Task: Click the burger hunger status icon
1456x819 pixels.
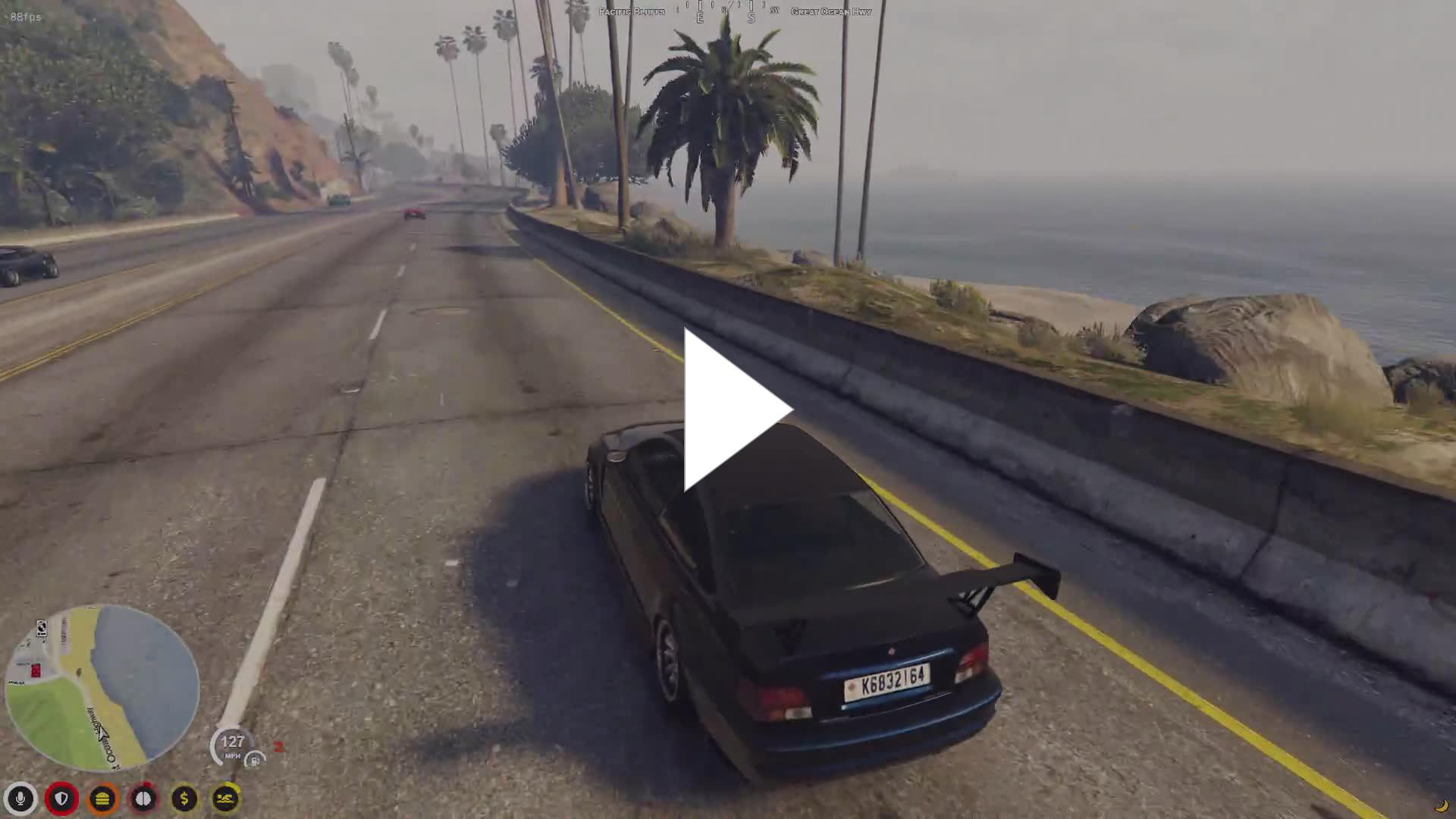Action: pyautogui.click(x=102, y=799)
